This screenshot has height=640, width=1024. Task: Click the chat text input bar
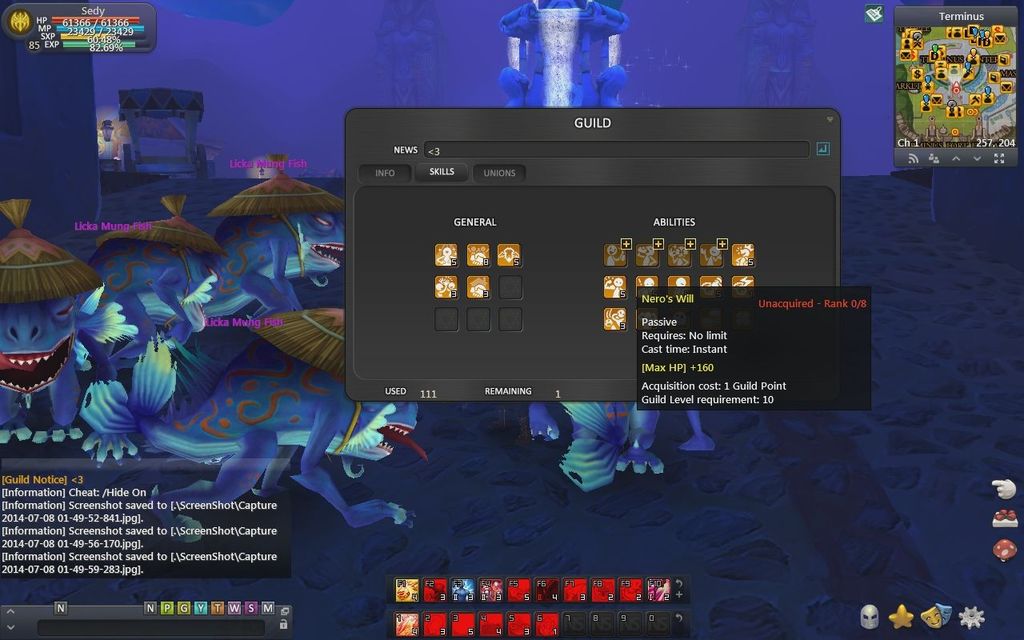click(x=150, y=627)
